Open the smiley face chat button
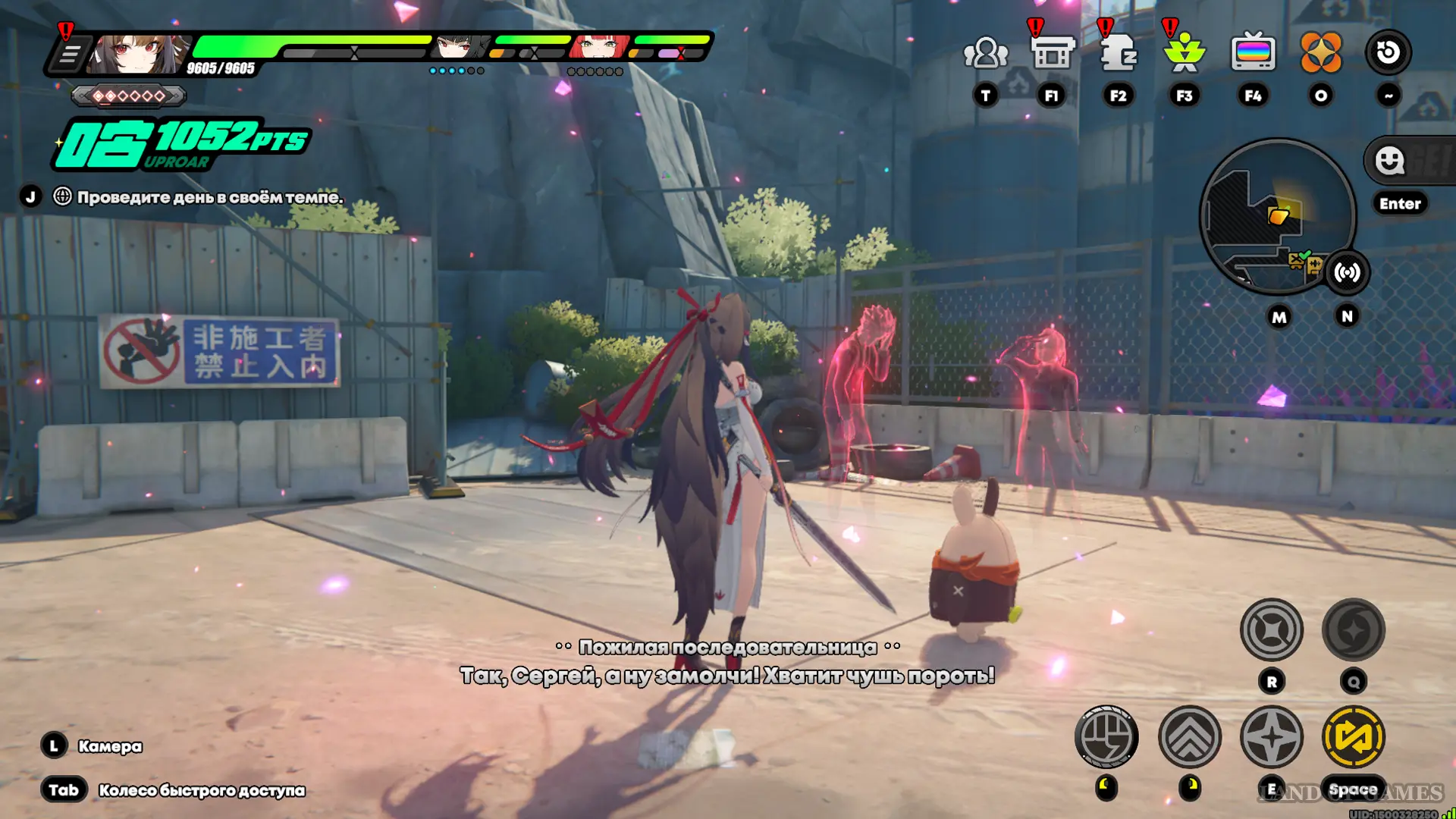The height and width of the screenshot is (819, 1456). (x=1390, y=161)
